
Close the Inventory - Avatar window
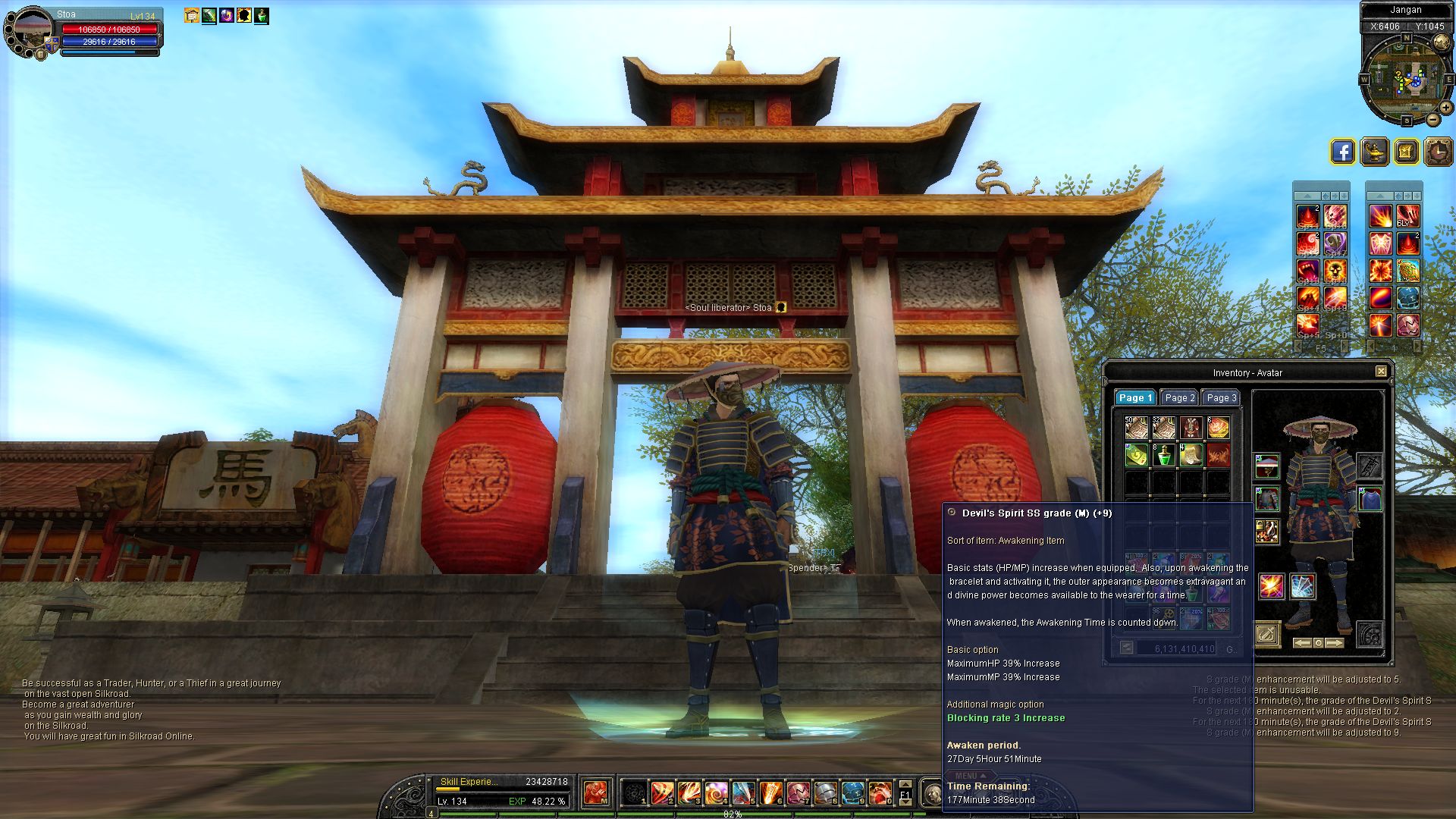tap(1381, 372)
